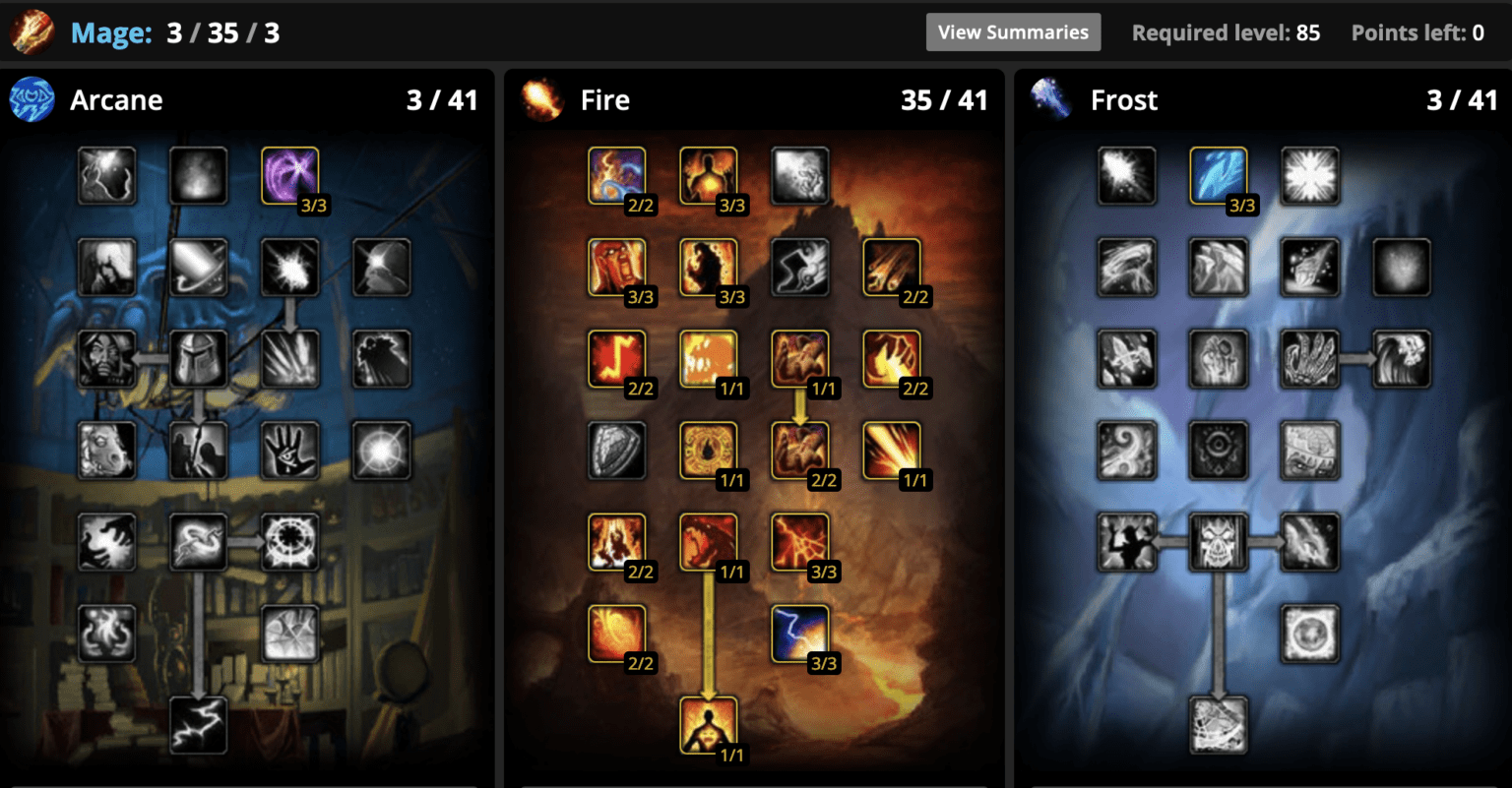
Task: Click the Arcane tree sigil header icon
Action: 31,99
